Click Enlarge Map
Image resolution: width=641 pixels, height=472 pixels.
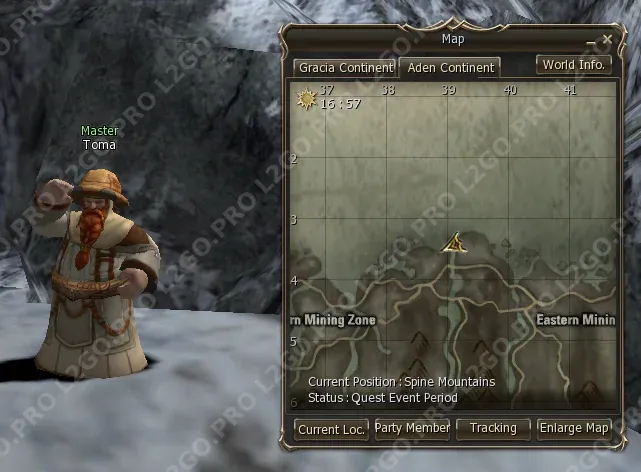pos(574,428)
